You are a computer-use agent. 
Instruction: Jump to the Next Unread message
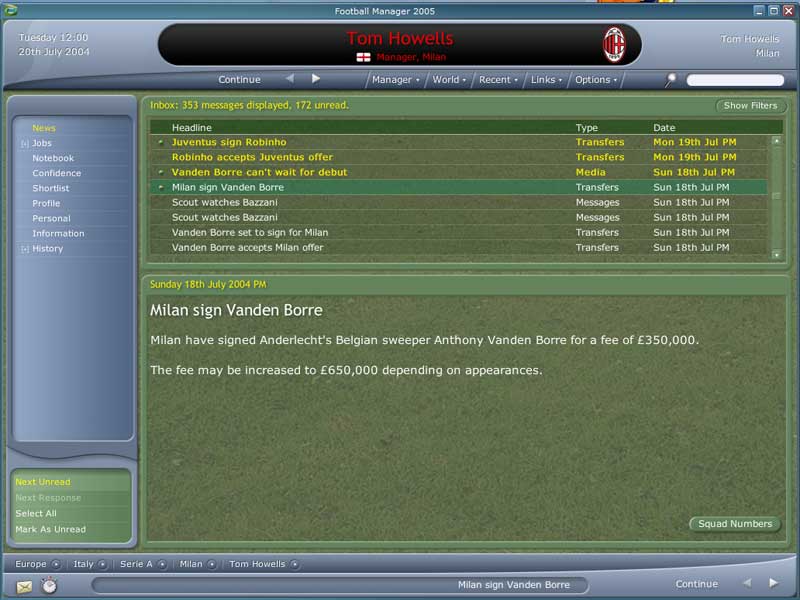point(43,482)
